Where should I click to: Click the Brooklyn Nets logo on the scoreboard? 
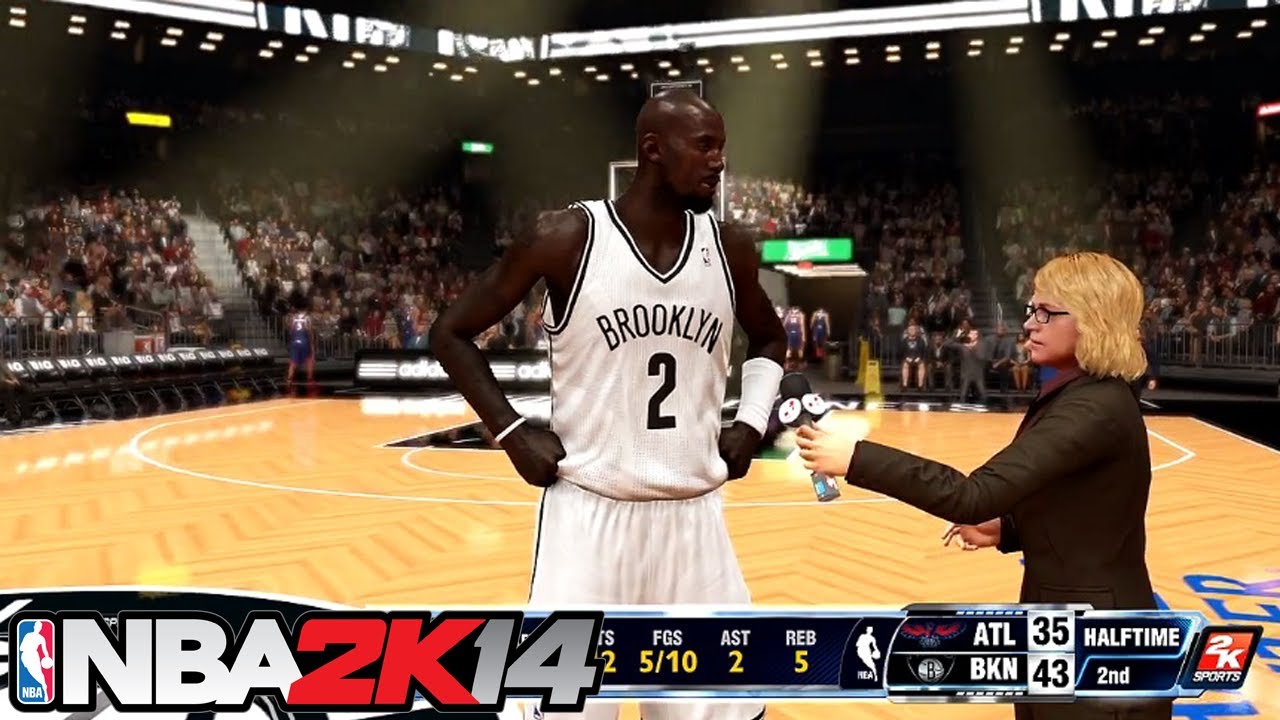[930, 670]
